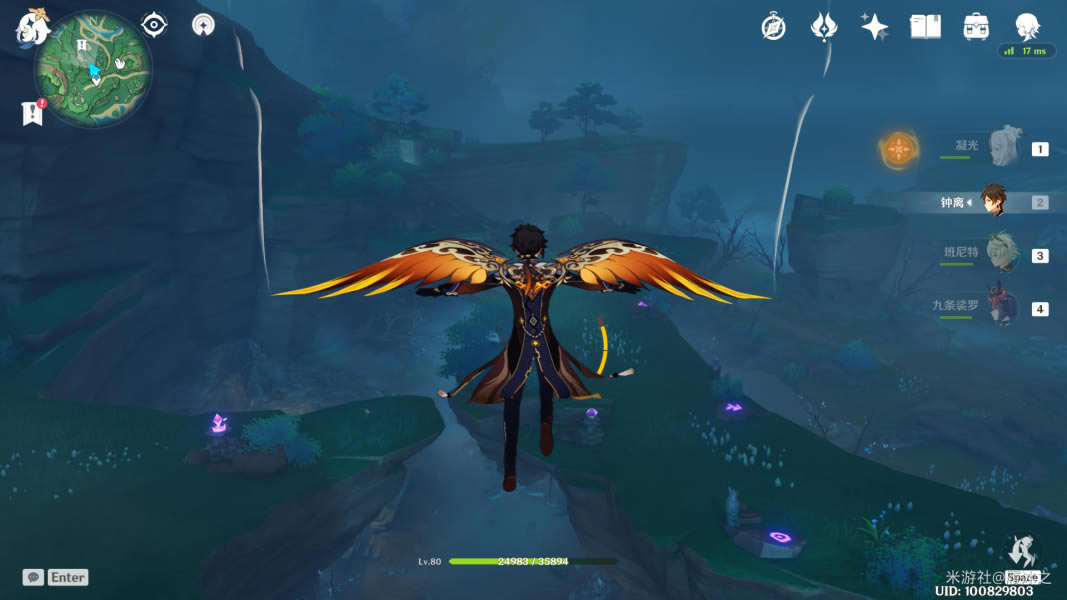Open the battle pass icon
1067x600 pixels.
coord(823,27)
